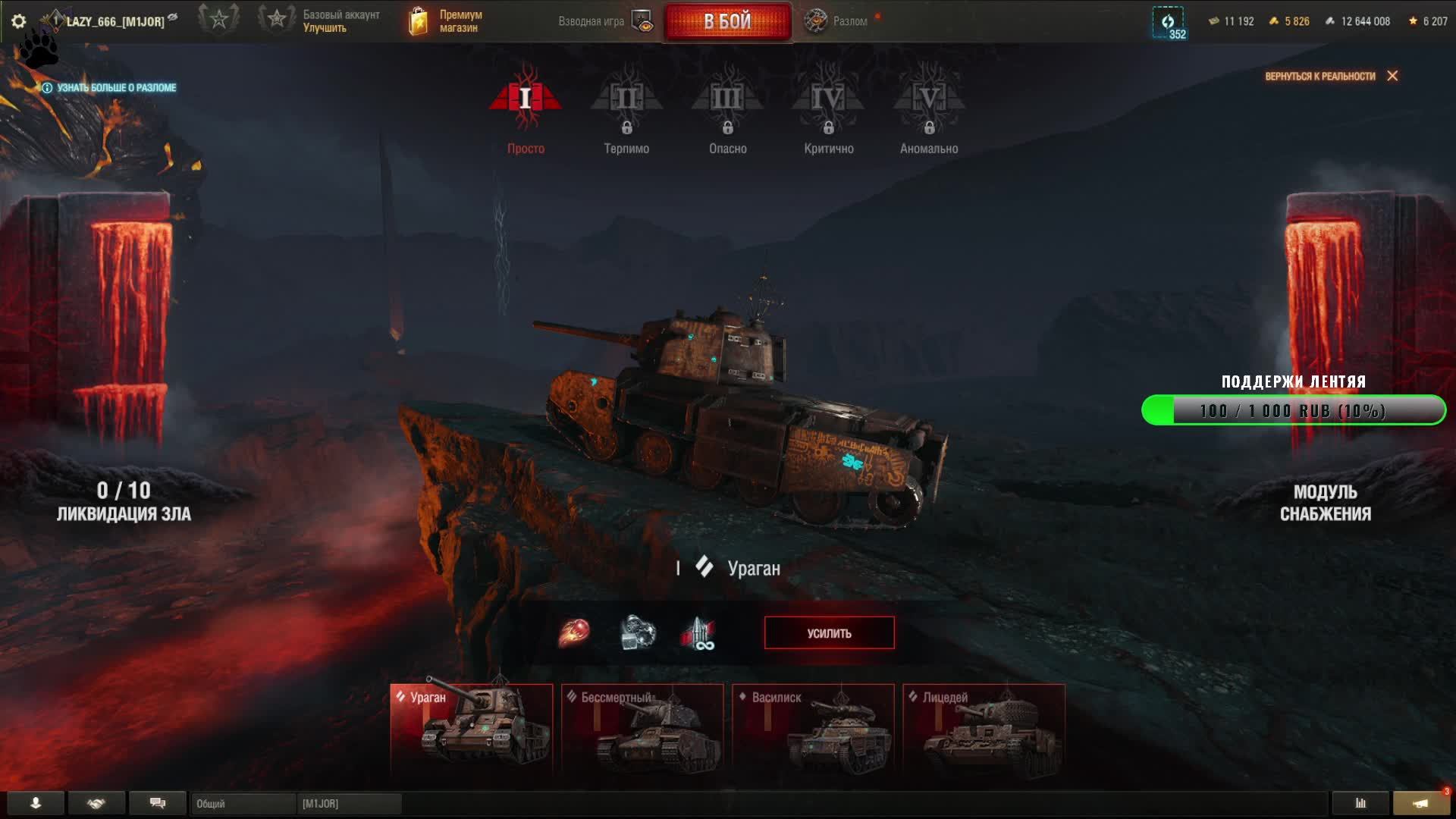Image resolution: width=1456 pixels, height=819 pixels.
Task: Select locked difficulty III Опасно
Action: click(727, 110)
